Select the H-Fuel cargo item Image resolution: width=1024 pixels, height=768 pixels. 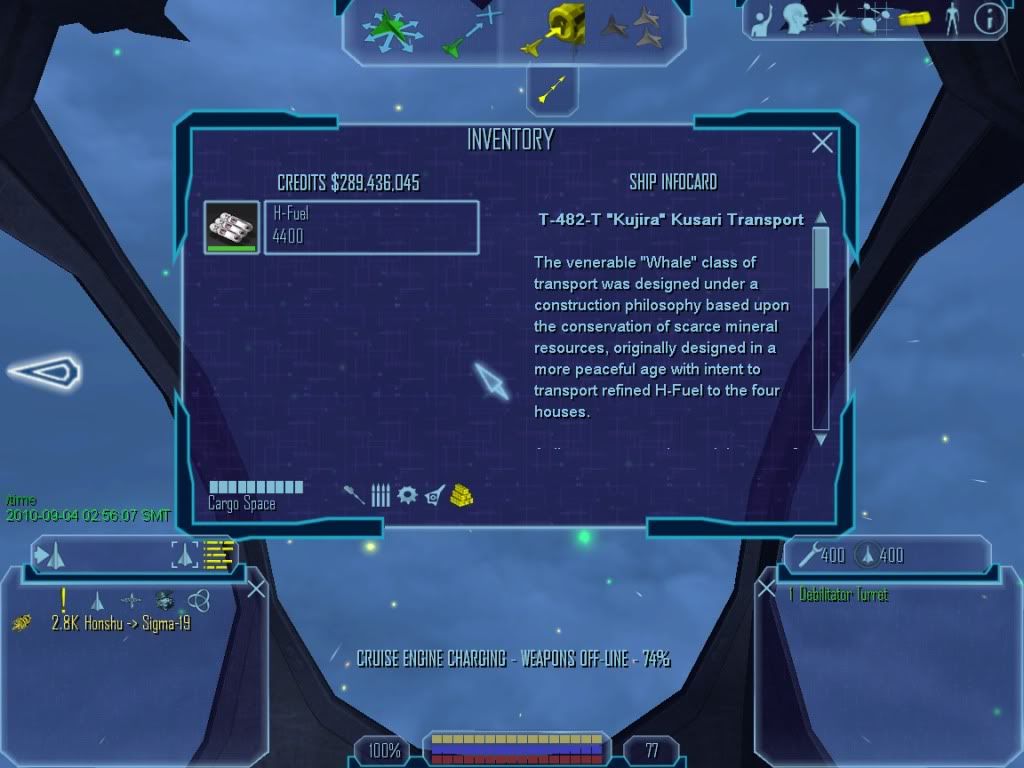232,227
